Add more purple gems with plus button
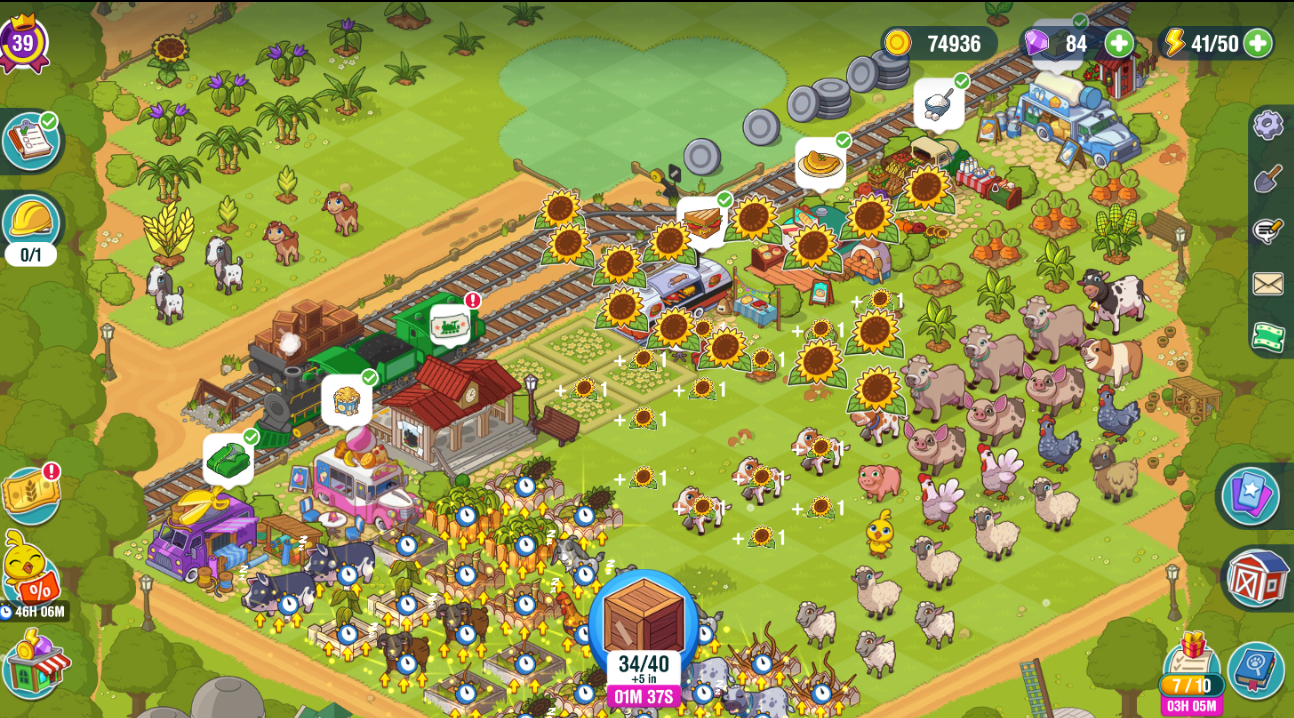Viewport: 1294px width, 718px height. [x=1119, y=43]
